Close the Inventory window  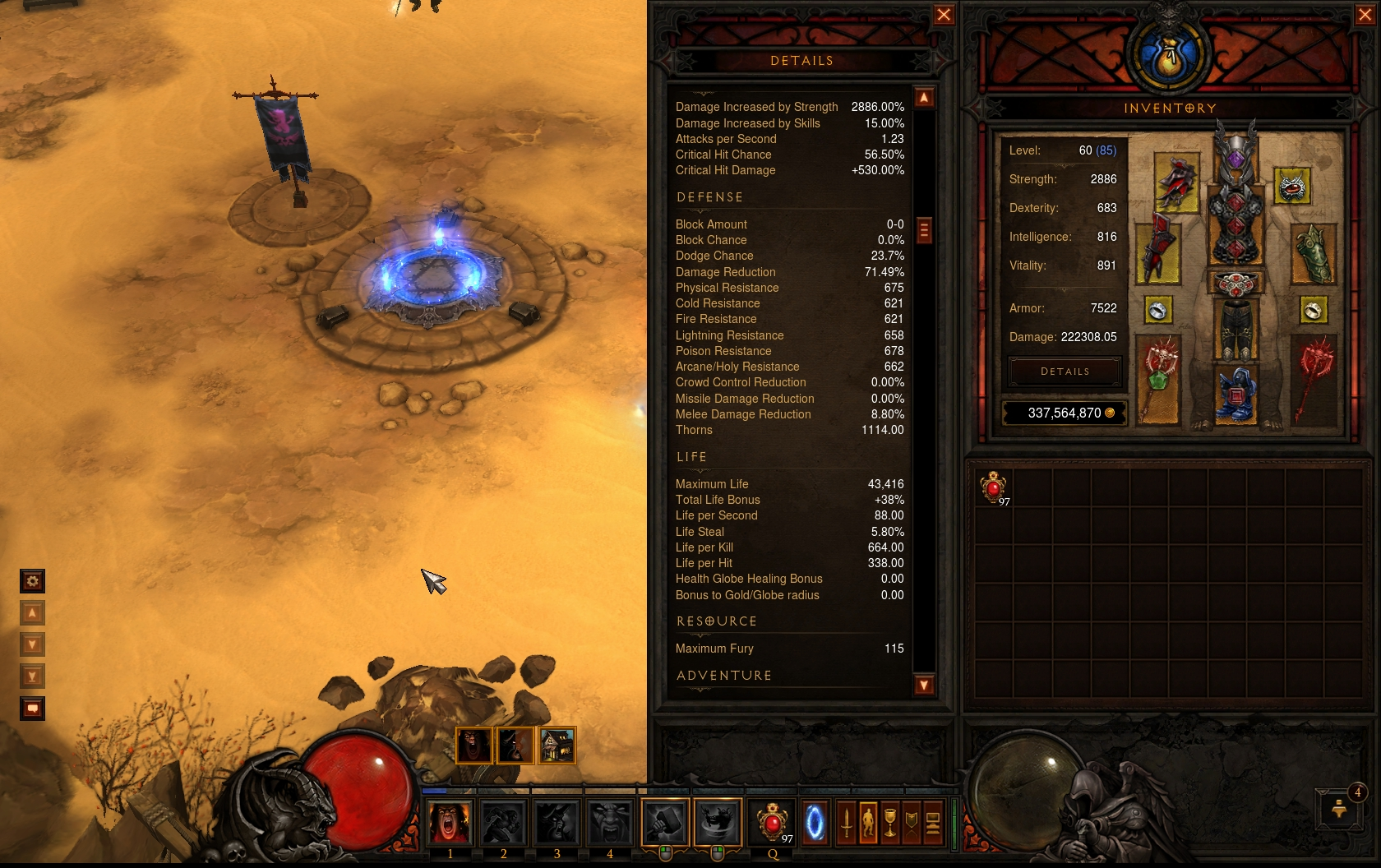click(1365, 15)
